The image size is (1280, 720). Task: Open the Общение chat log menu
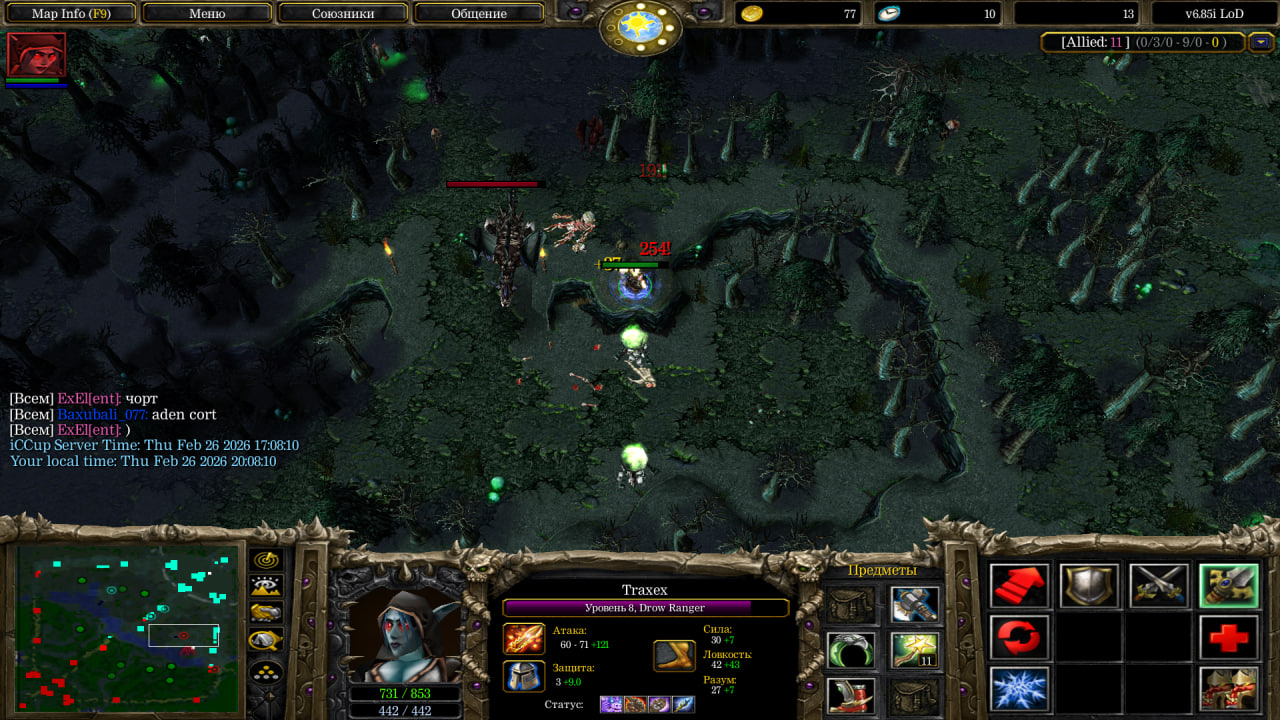point(479,14)
